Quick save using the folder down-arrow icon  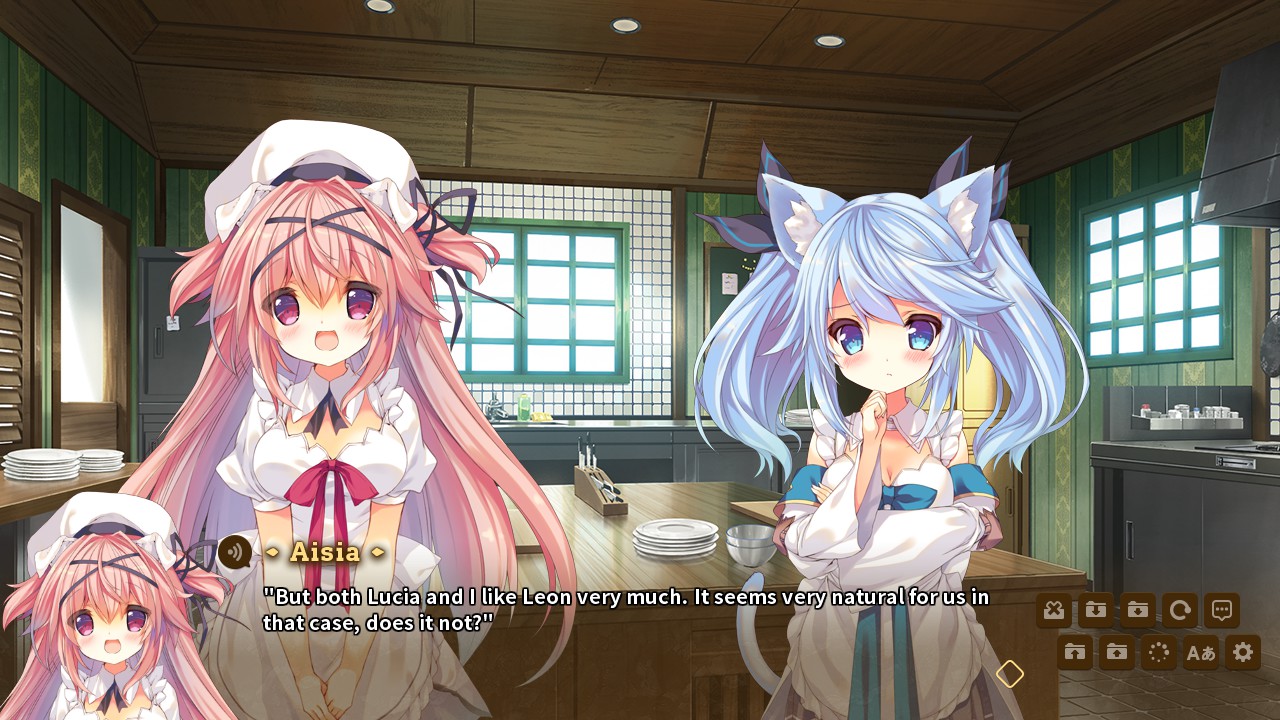click(x=1095, y=610)
